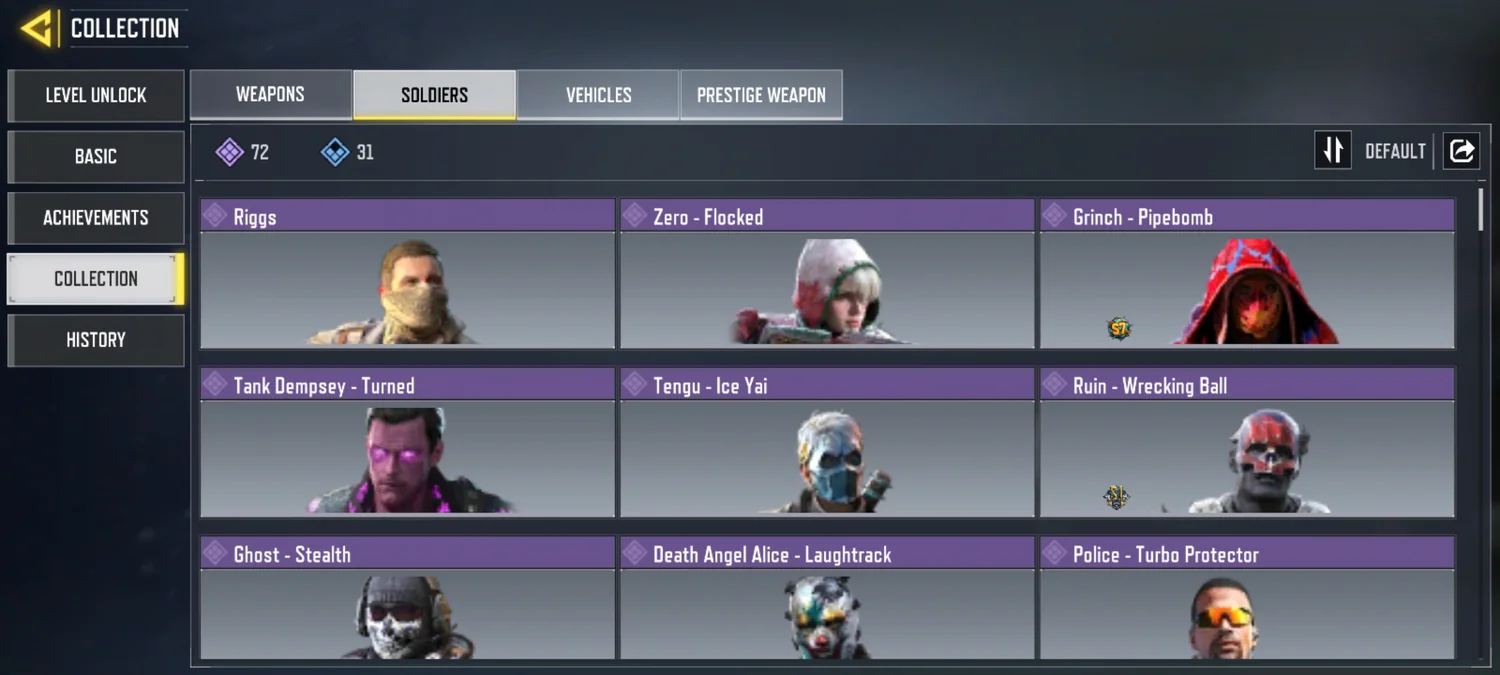Switch to the Vehicles tab
1500x675 pixels.
pos(598,95)
